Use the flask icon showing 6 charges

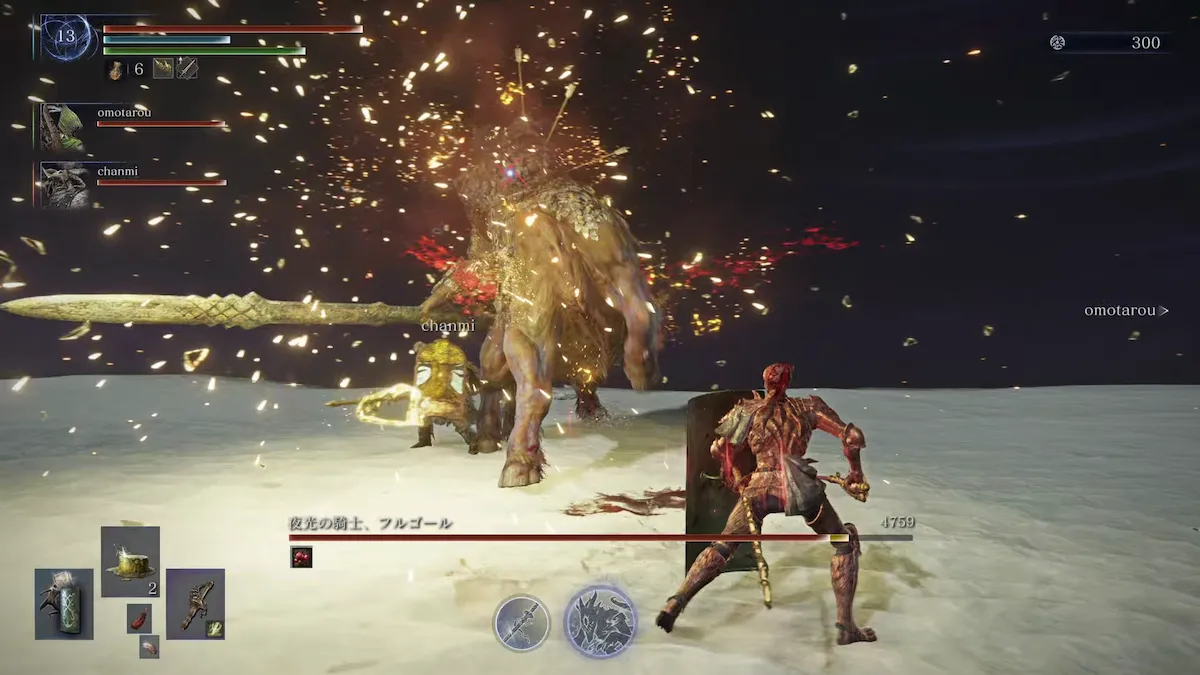coord(116,69)
